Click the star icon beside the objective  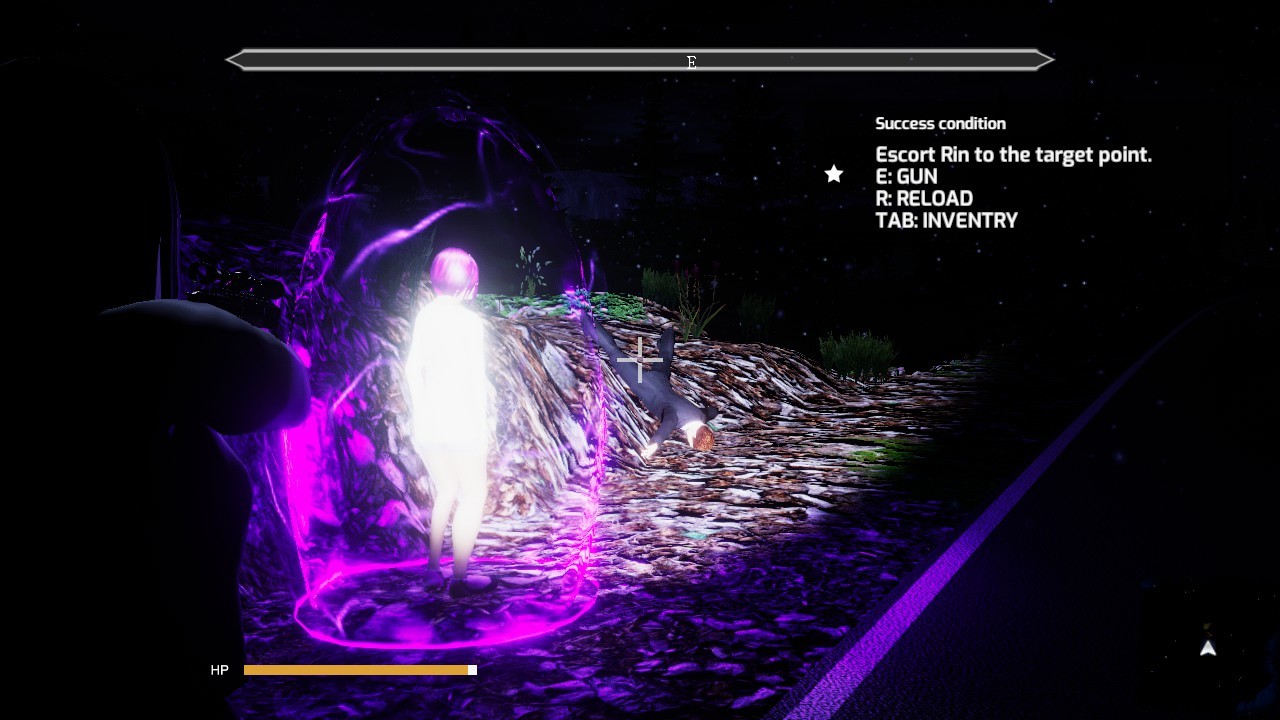coord(833,174)
